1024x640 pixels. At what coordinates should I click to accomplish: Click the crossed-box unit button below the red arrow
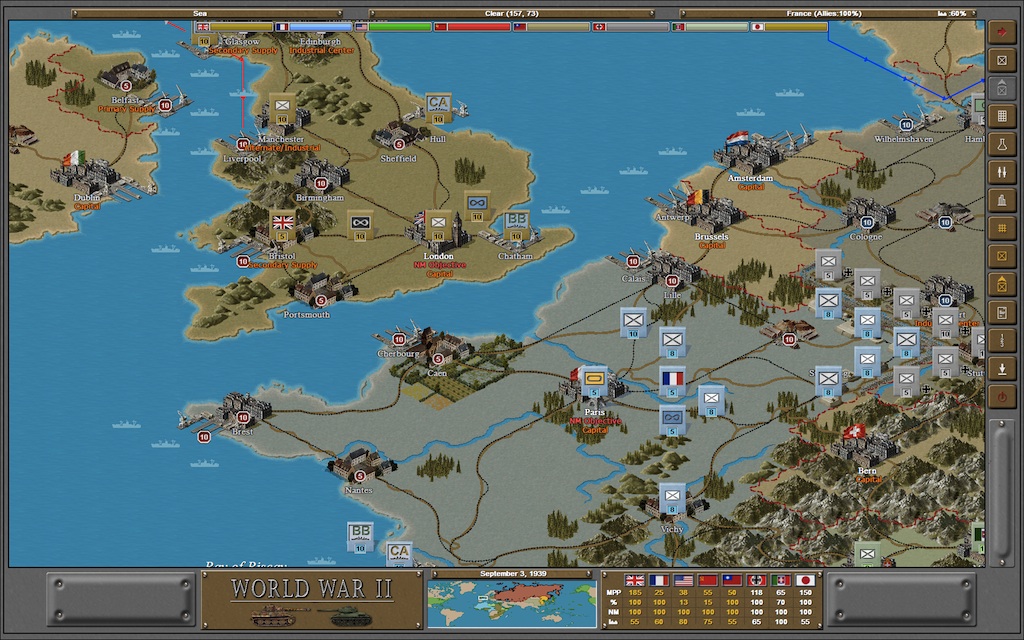click(x=1001, y=60)
